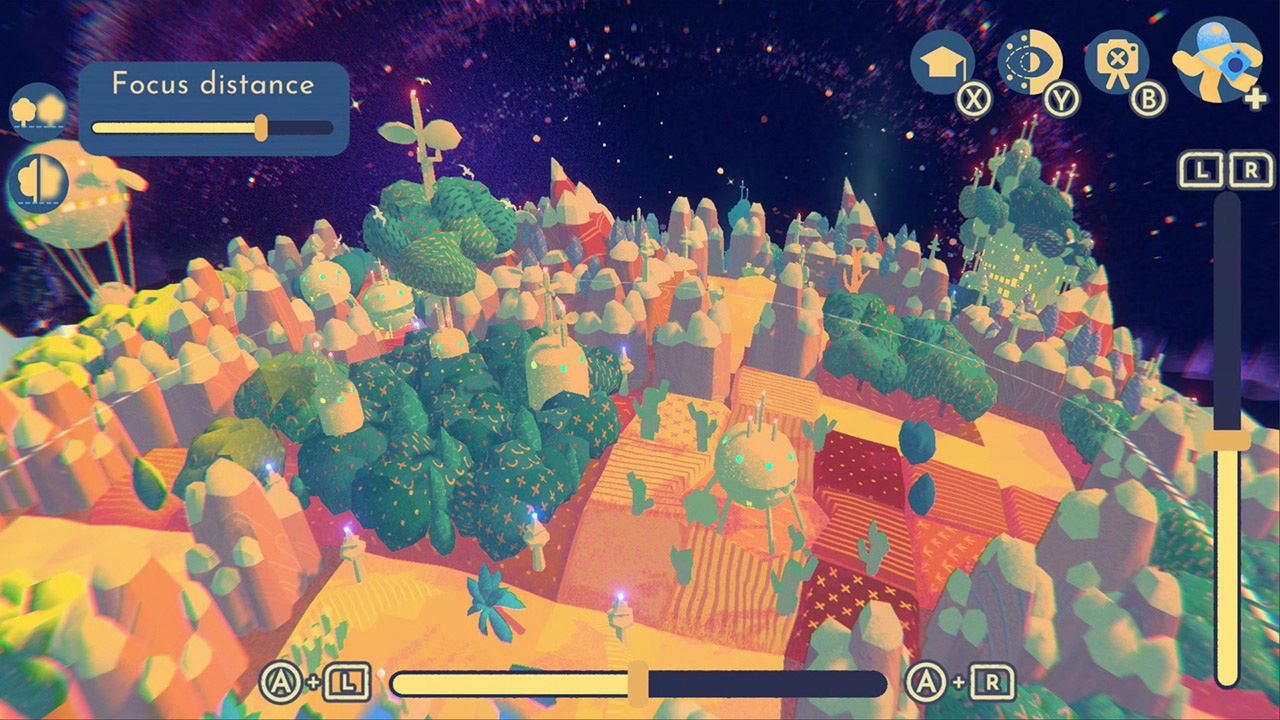
Task: Click the bottom camera roll slider handle
Action: point(639,684)
